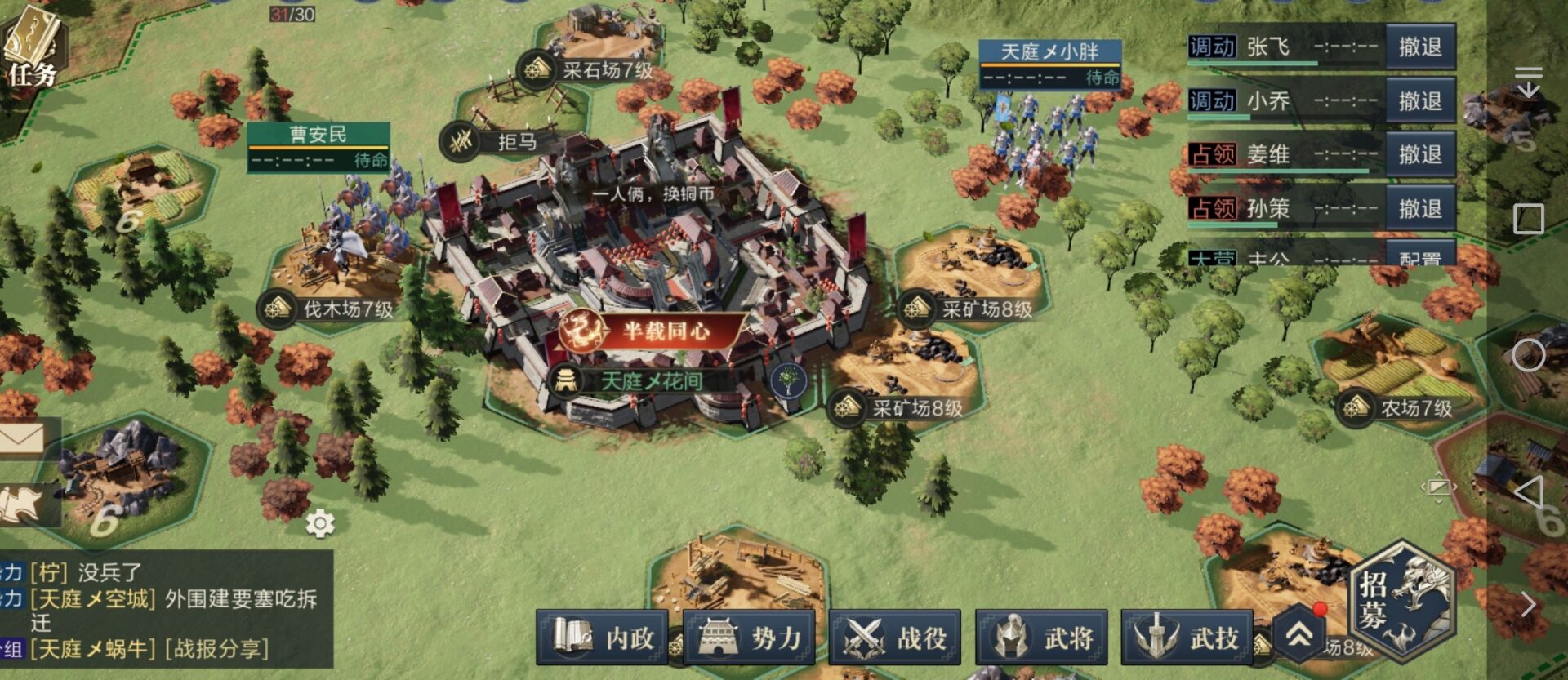This screenshot has height=680, width=1568.
Task: Open the 武技 martial skills menu
Action: [x=1187, y=637]
